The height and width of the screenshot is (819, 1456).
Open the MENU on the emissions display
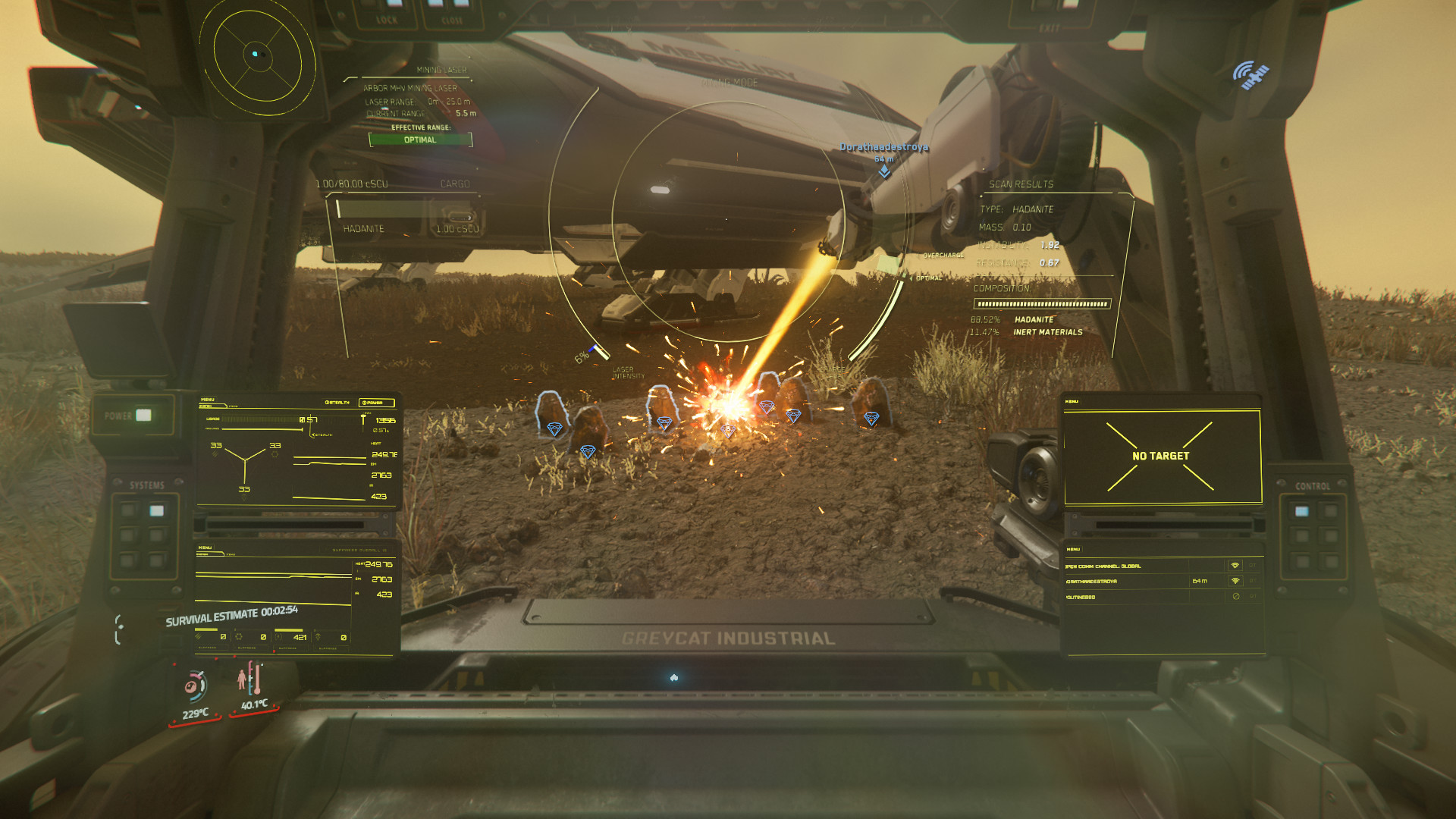point(206,548)
